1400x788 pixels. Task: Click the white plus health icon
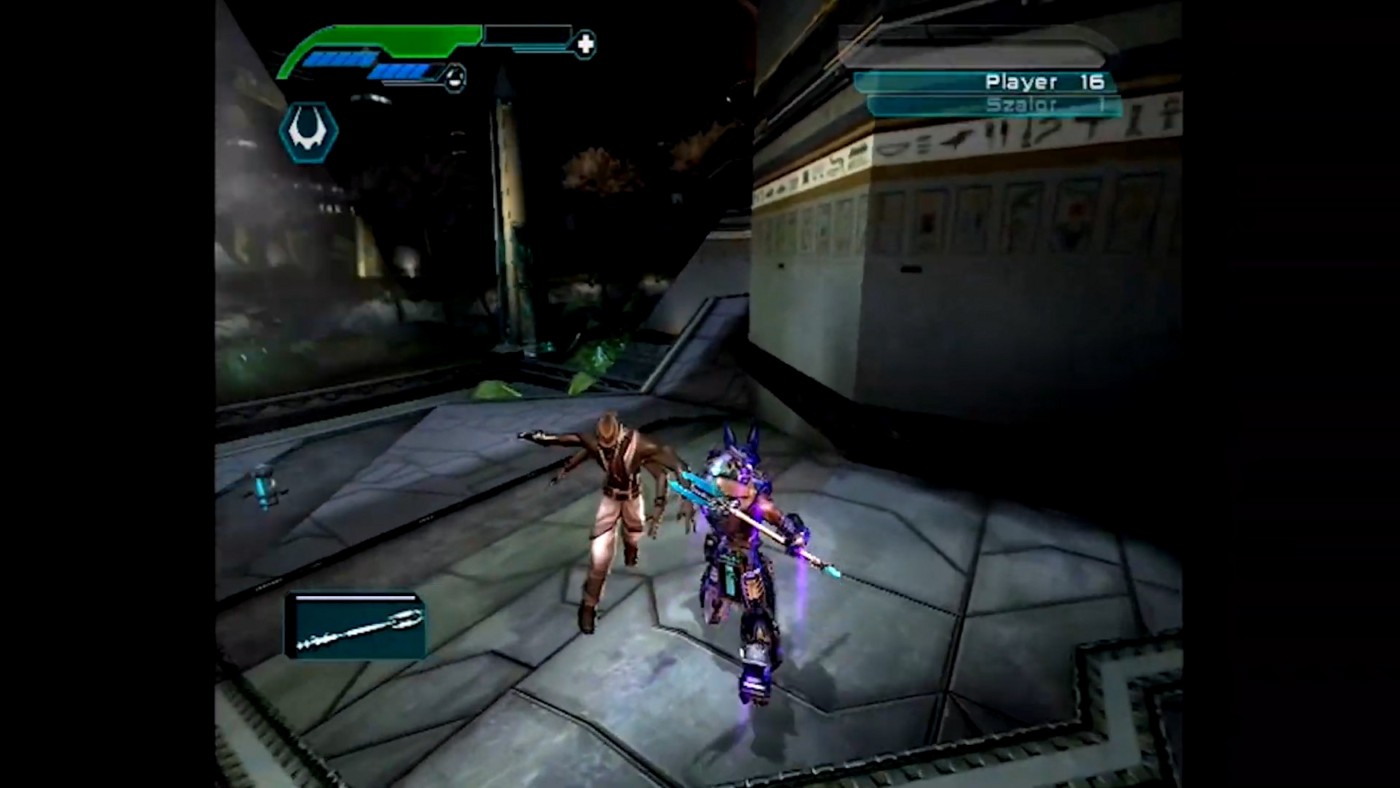pos(585,43)
